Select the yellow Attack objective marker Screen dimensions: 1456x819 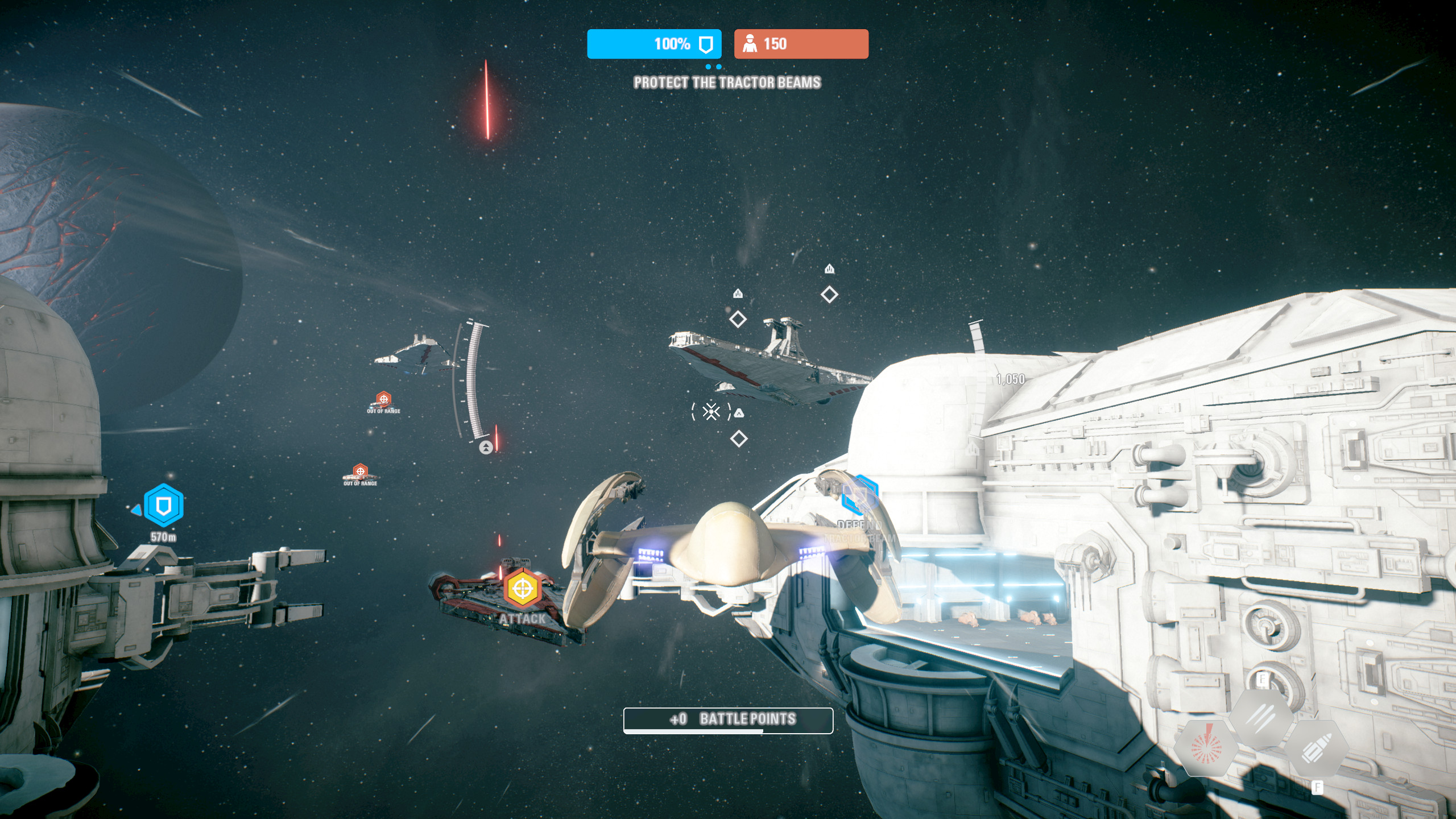click(x=522, y=589)
